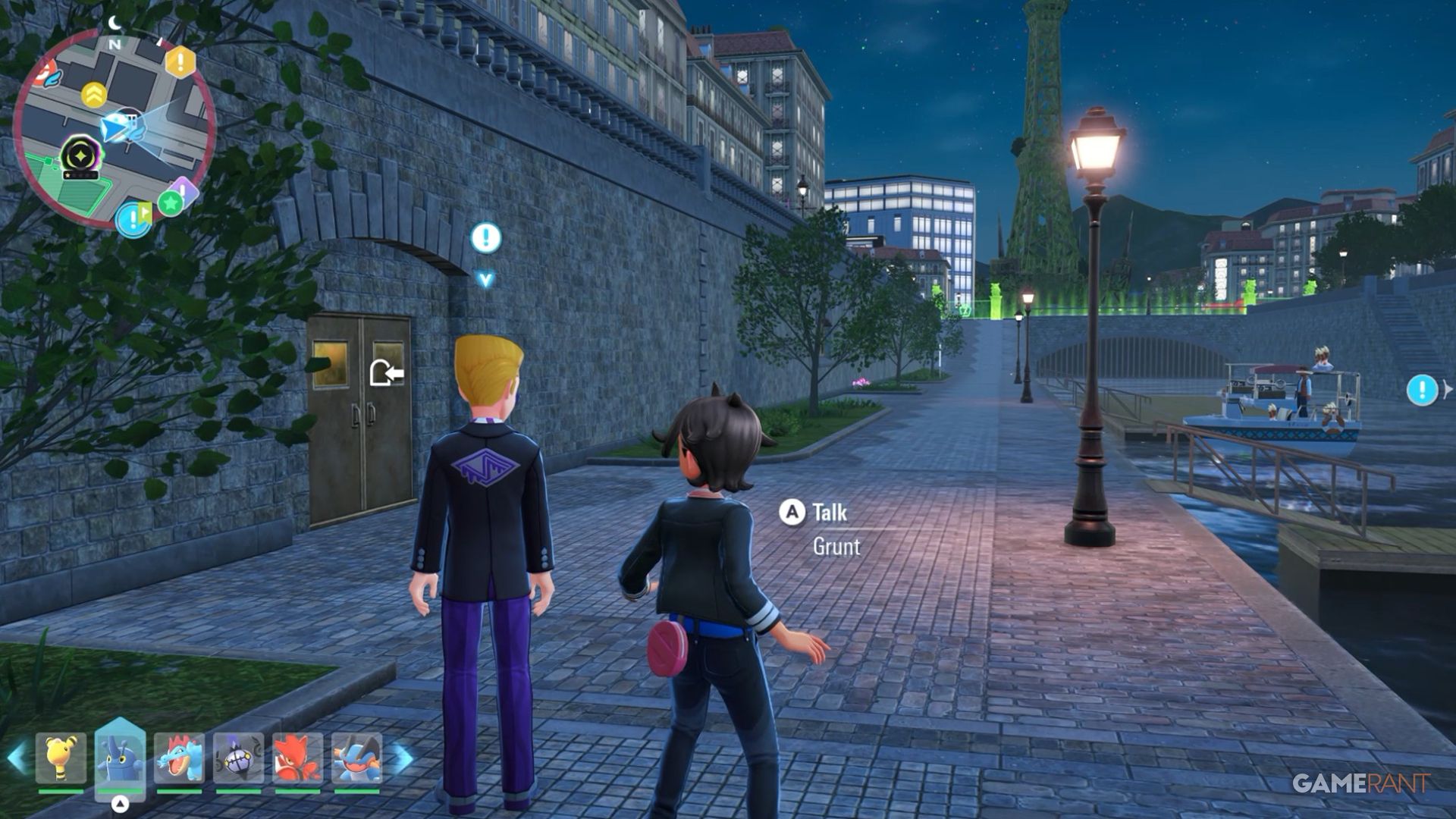Choose the highlighted Heracross party slot
This screenshot has width=1456, height=819.
point(120,758)
